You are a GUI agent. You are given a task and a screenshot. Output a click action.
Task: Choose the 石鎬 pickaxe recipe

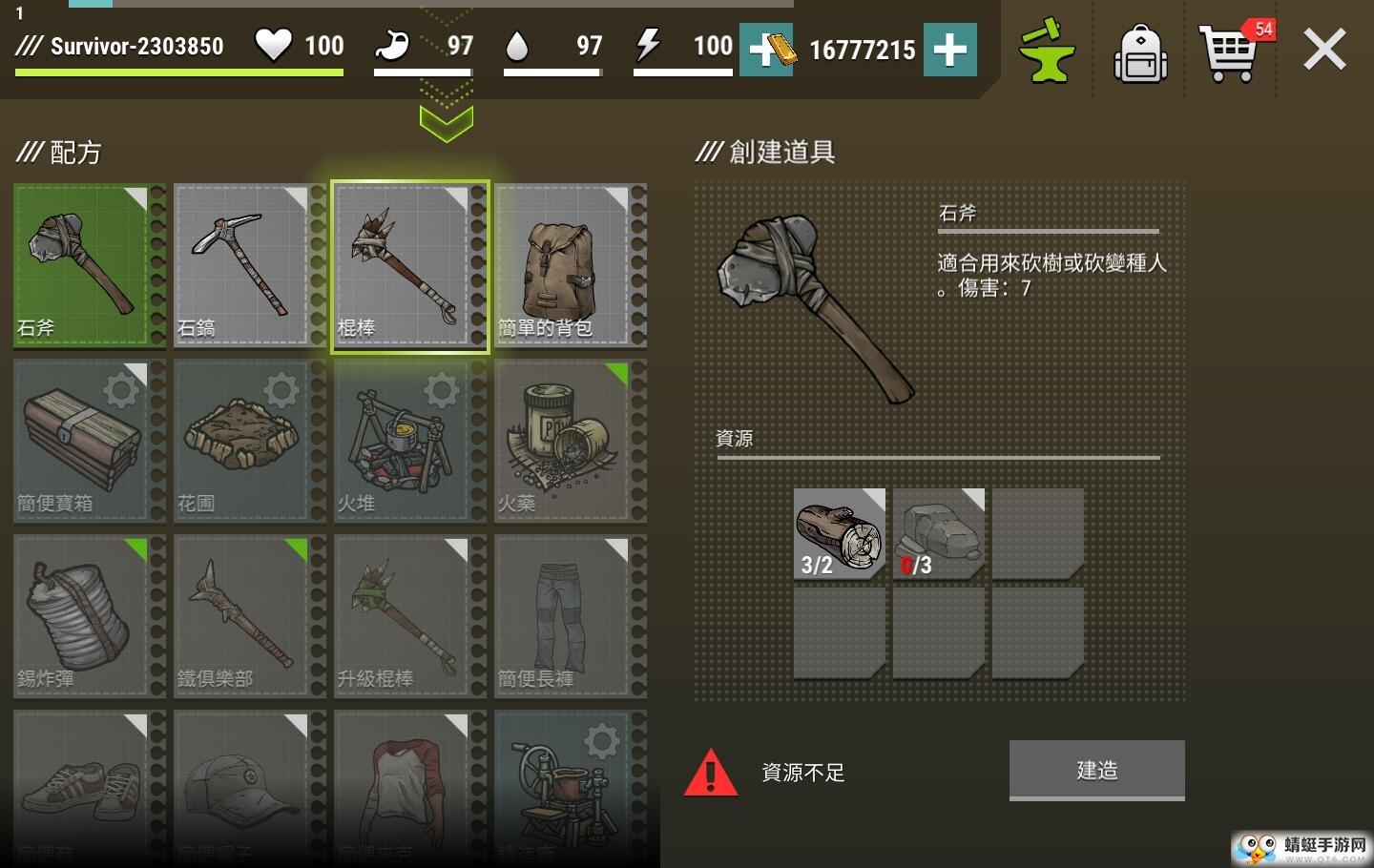(x=243, y=264)
